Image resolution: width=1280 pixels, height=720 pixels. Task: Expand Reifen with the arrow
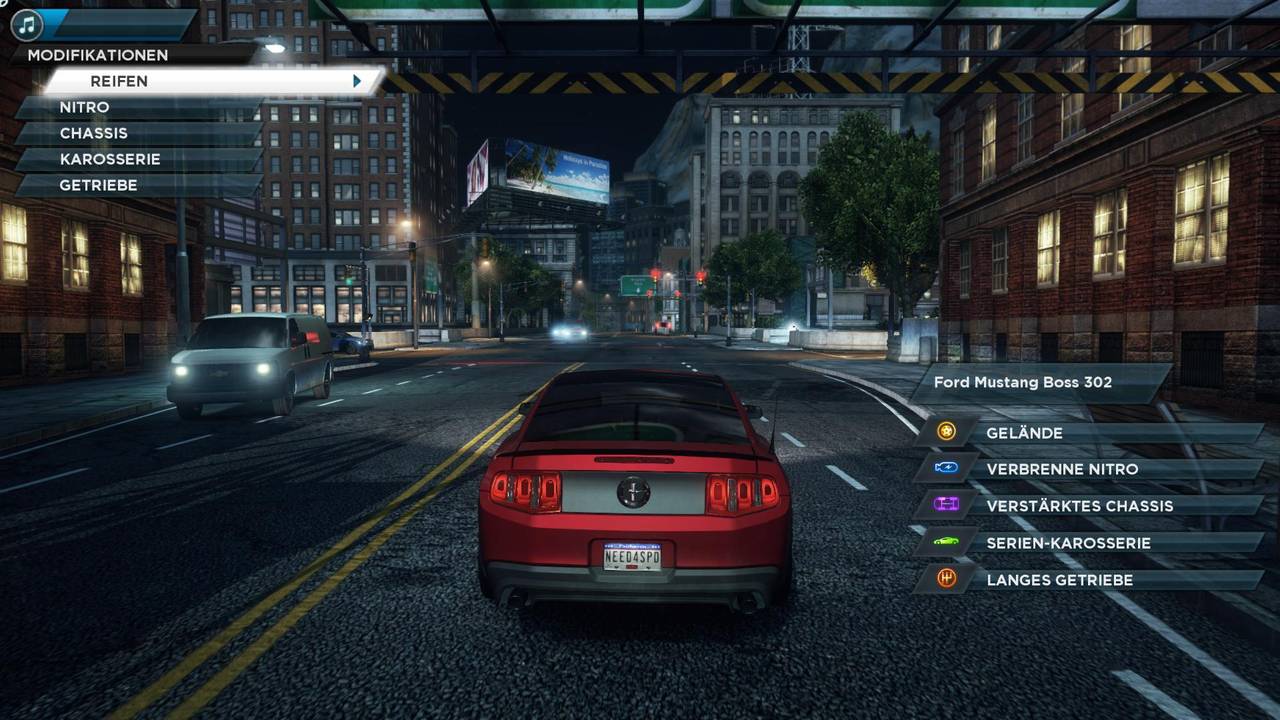[357, 81]
